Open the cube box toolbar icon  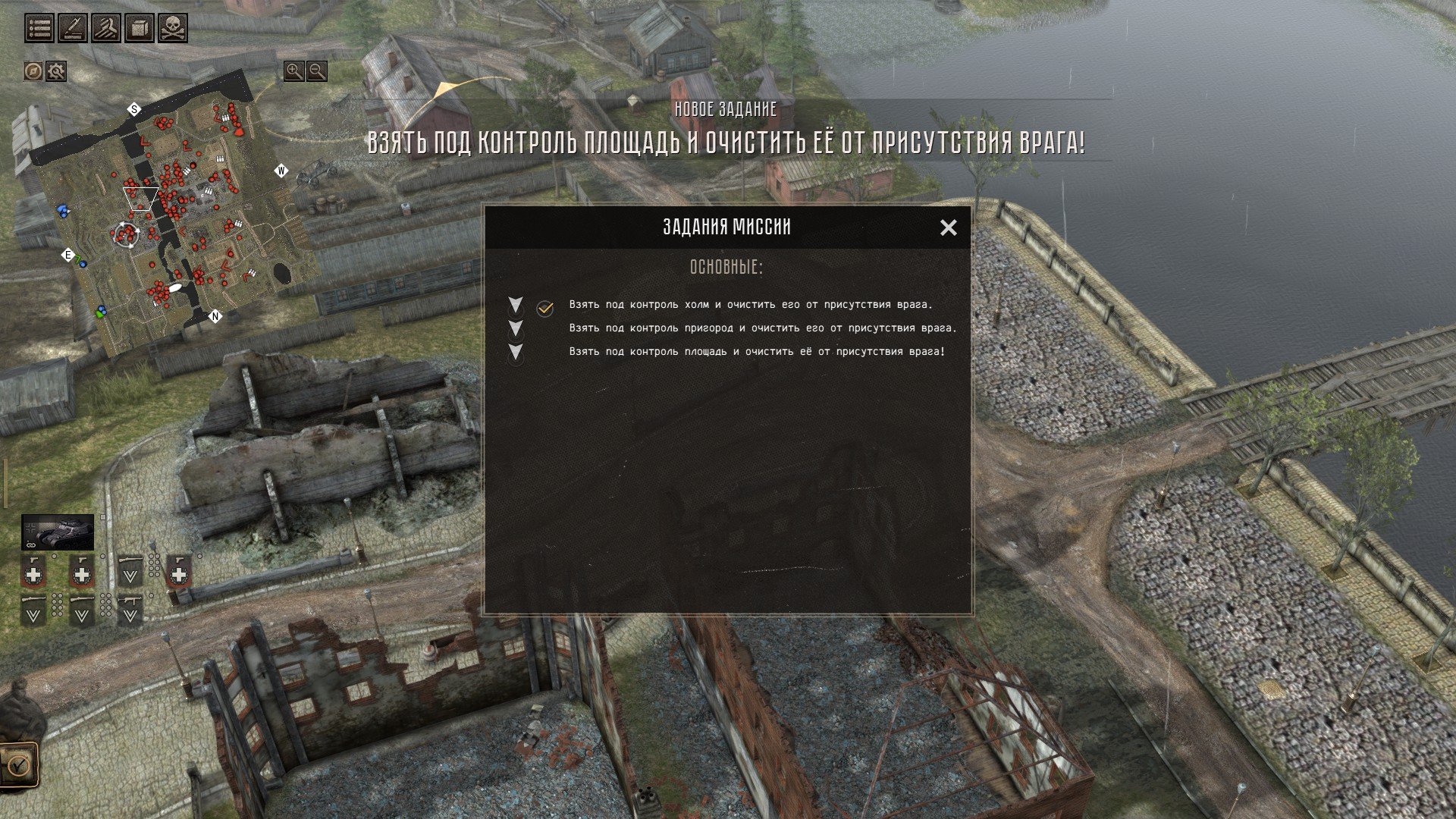[x=140, y=29]
